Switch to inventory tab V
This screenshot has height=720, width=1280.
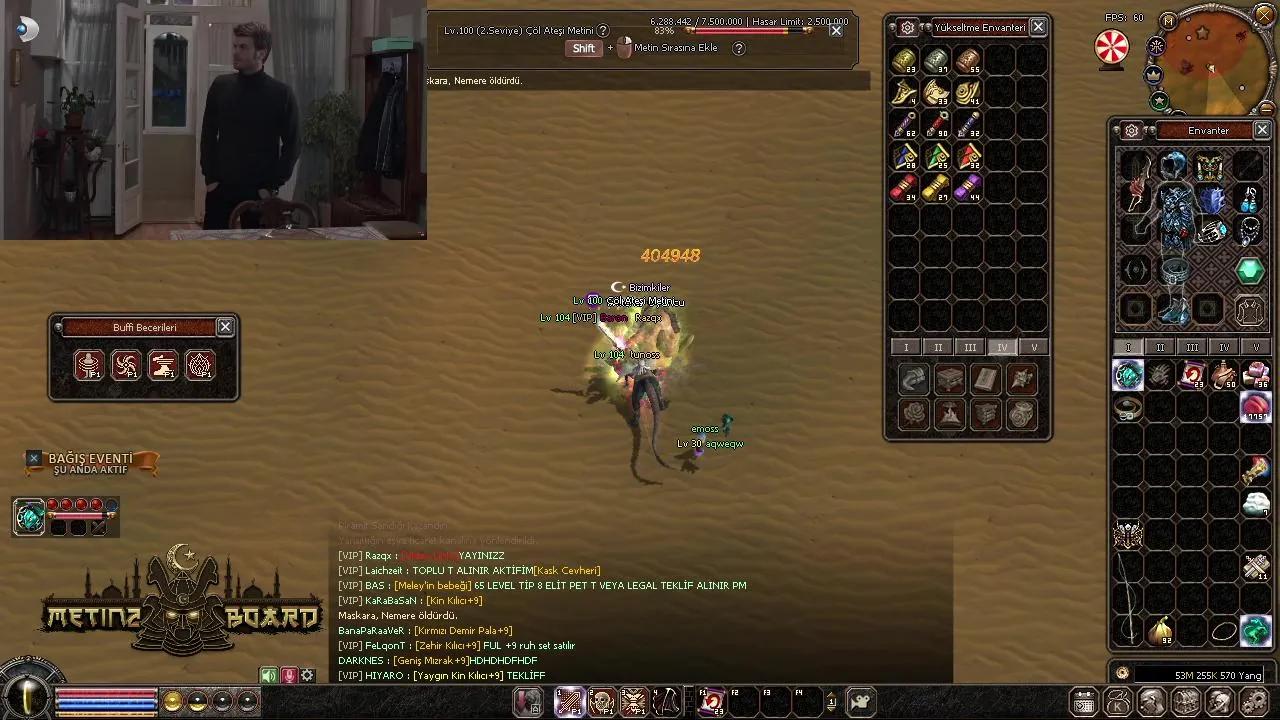1256,347
